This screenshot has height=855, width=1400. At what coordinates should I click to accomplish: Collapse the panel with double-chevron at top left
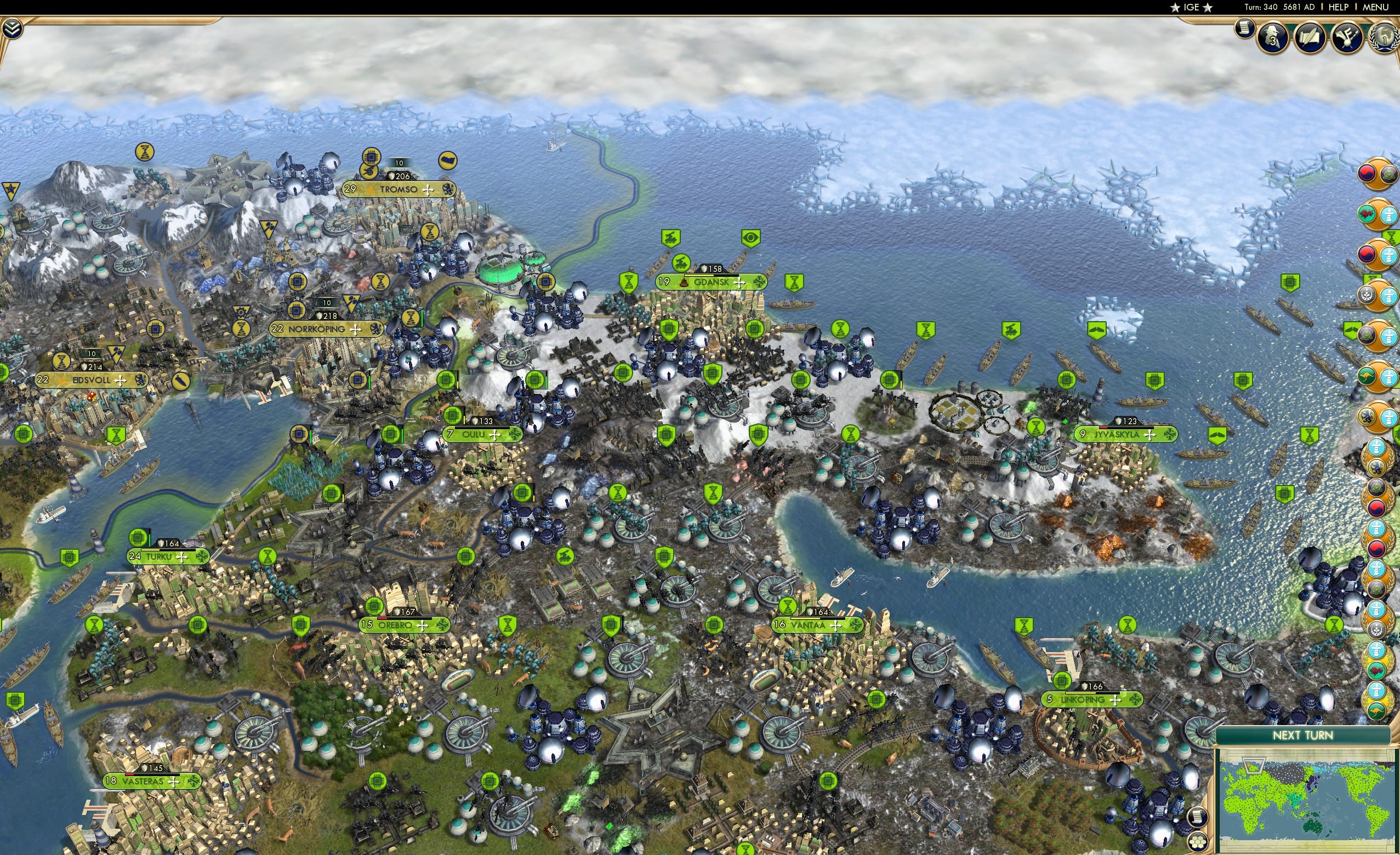(x=13, y=27)
